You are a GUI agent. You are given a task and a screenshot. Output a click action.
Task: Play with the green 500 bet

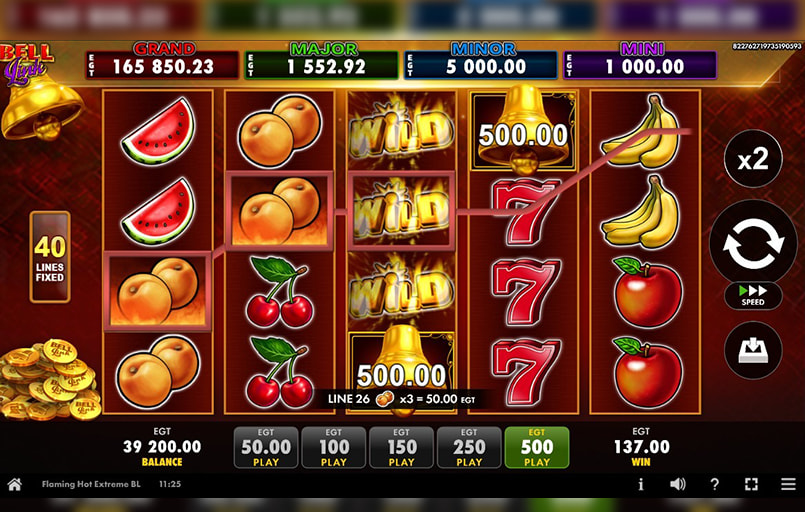(x=537, y=448)
